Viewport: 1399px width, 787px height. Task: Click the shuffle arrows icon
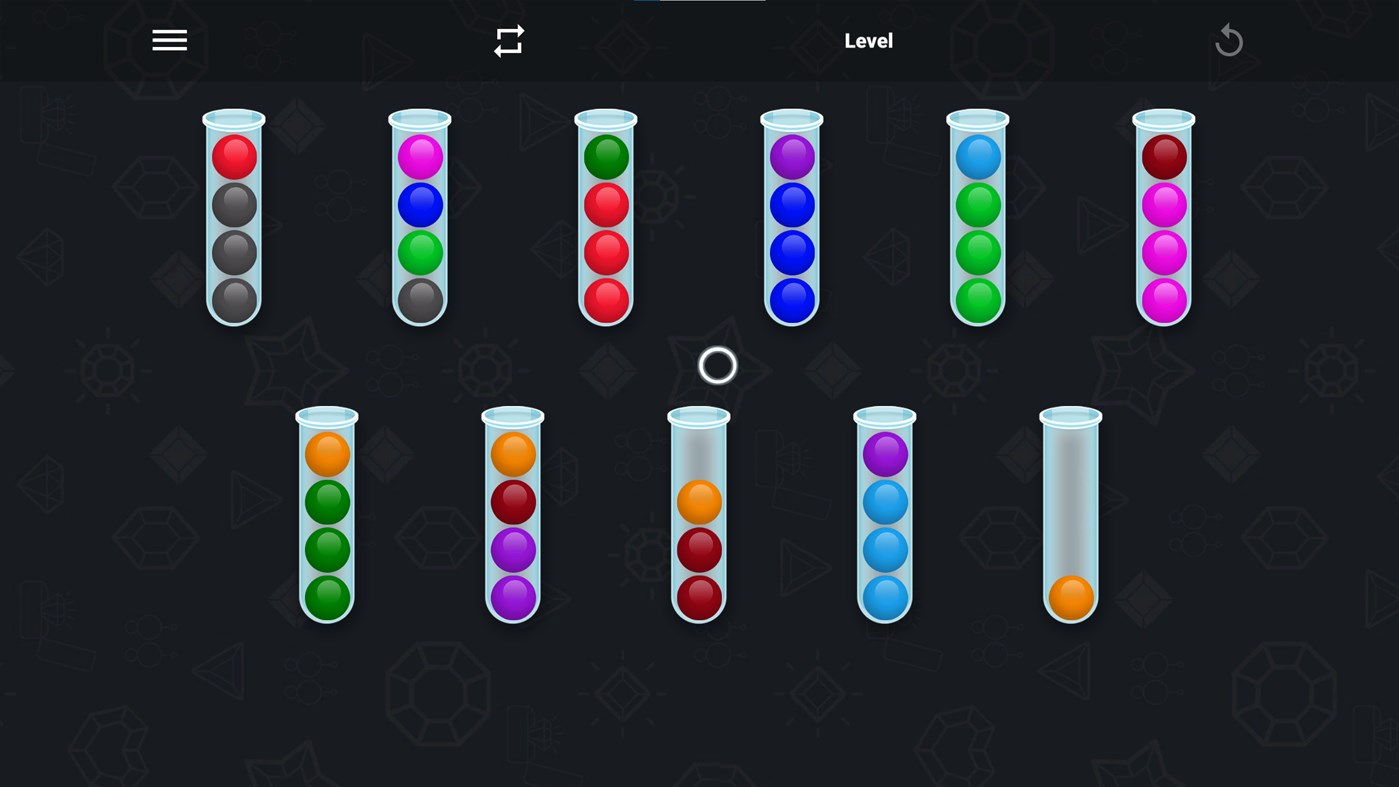point(508,39)
